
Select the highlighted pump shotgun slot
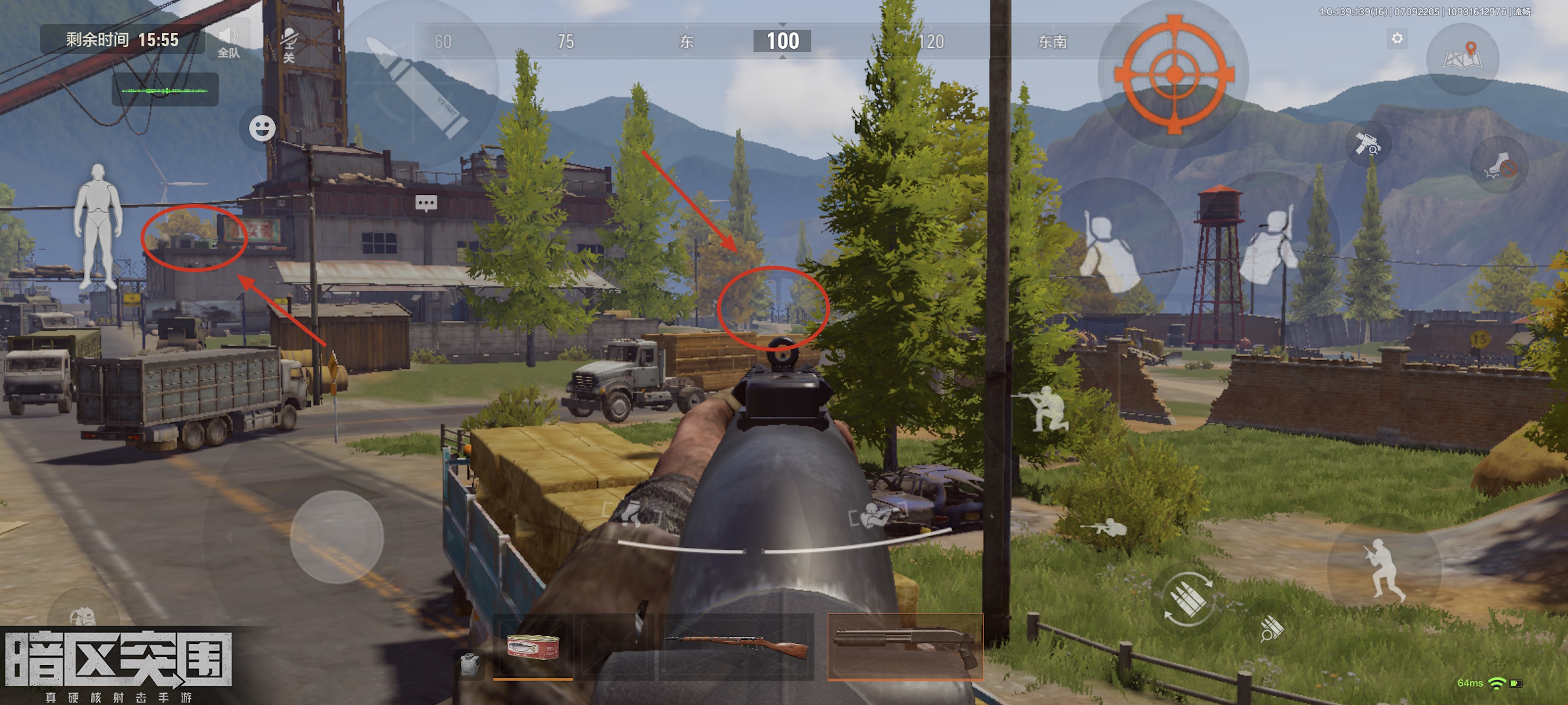pos(905,646)
